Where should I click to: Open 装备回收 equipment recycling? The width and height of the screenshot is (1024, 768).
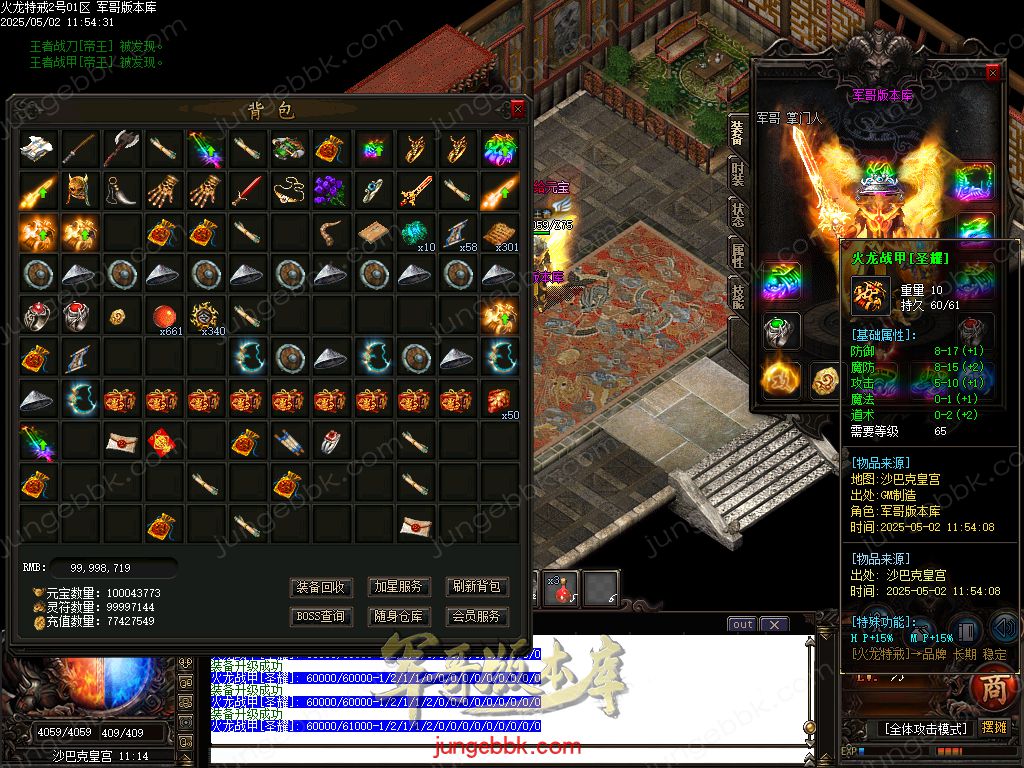pyautogui.click(x=321, y=587)
